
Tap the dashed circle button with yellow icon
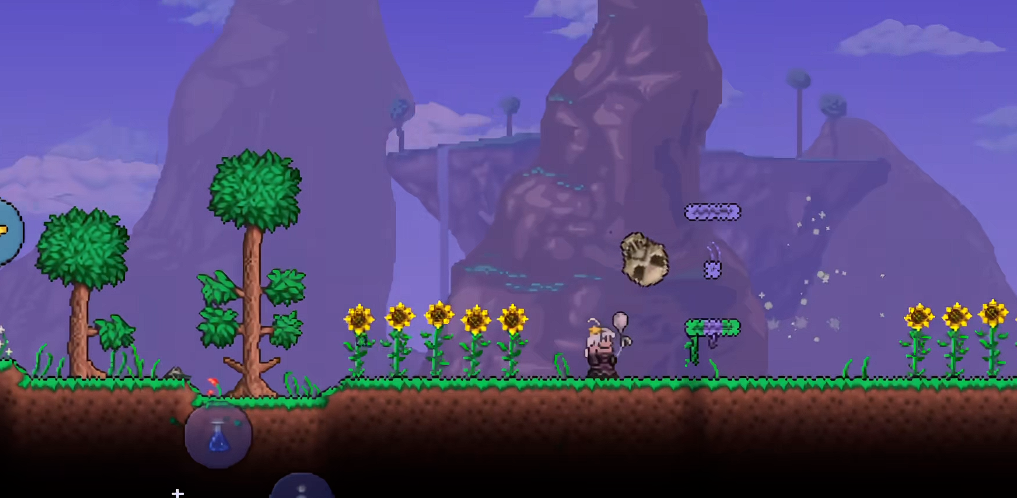(x=5, y=231)
